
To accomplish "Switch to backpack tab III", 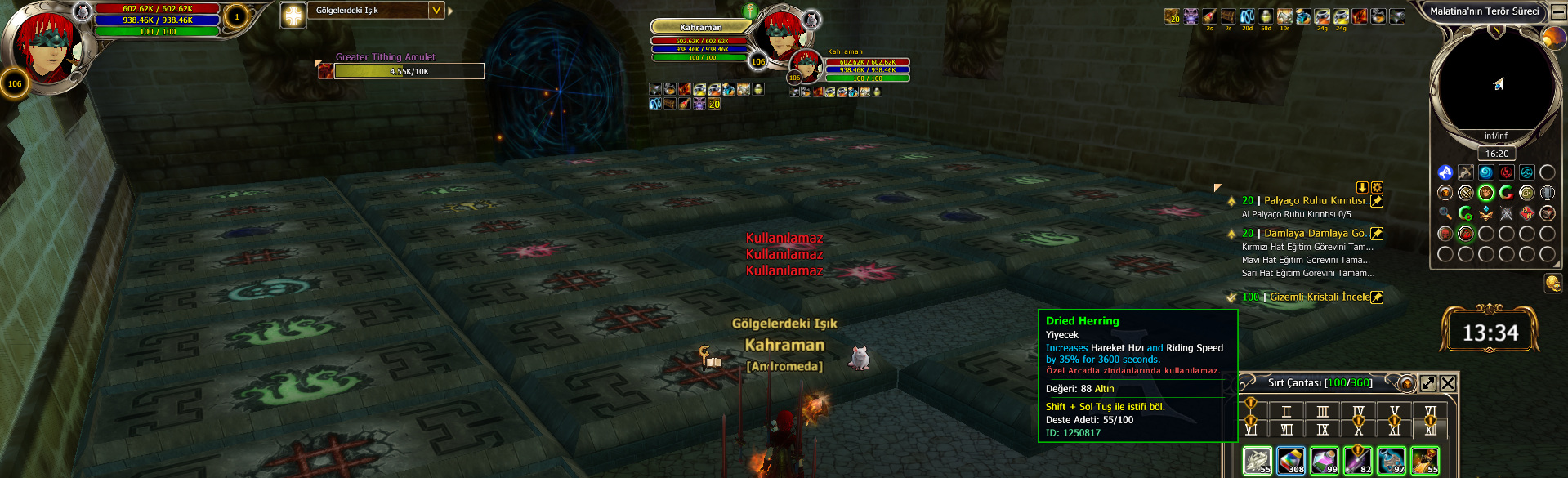I will [x=1322, y=412].
